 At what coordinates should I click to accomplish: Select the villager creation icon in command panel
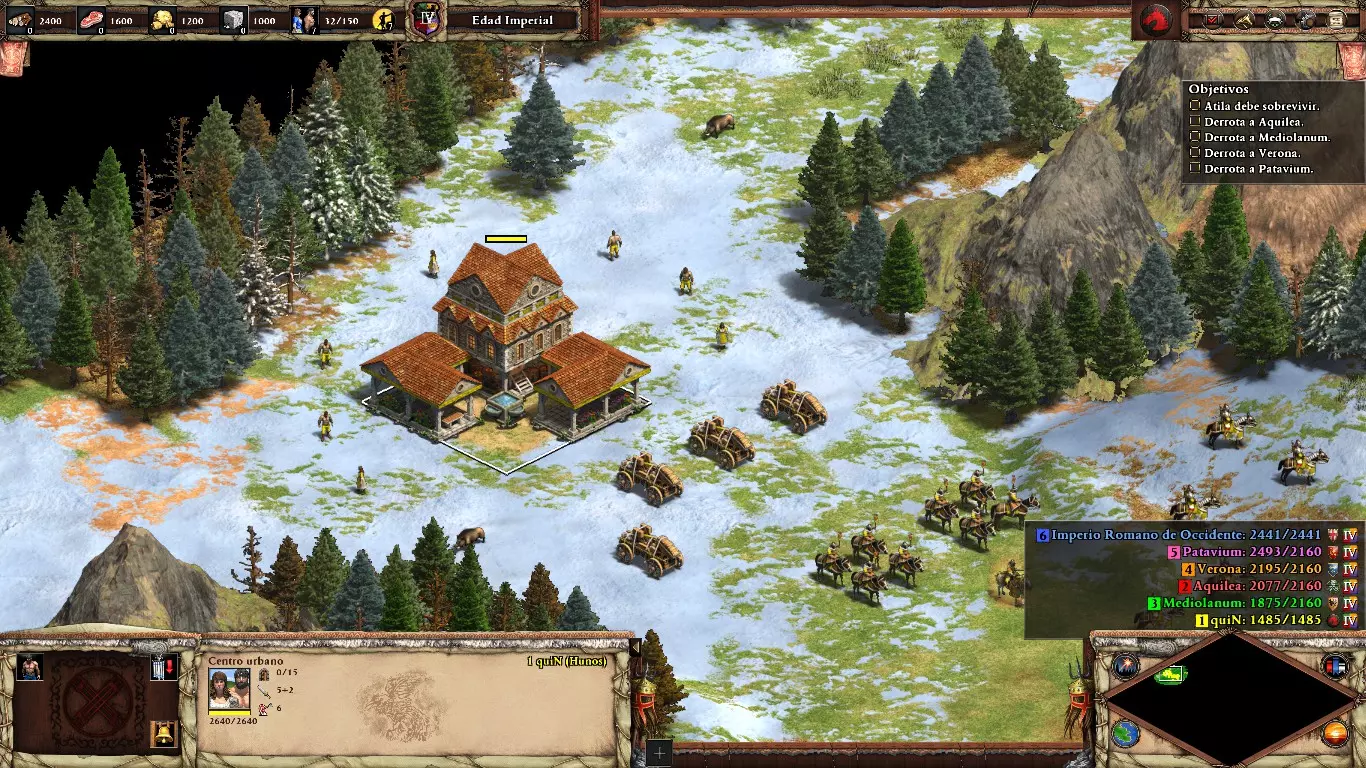click(x=31, y=667)
